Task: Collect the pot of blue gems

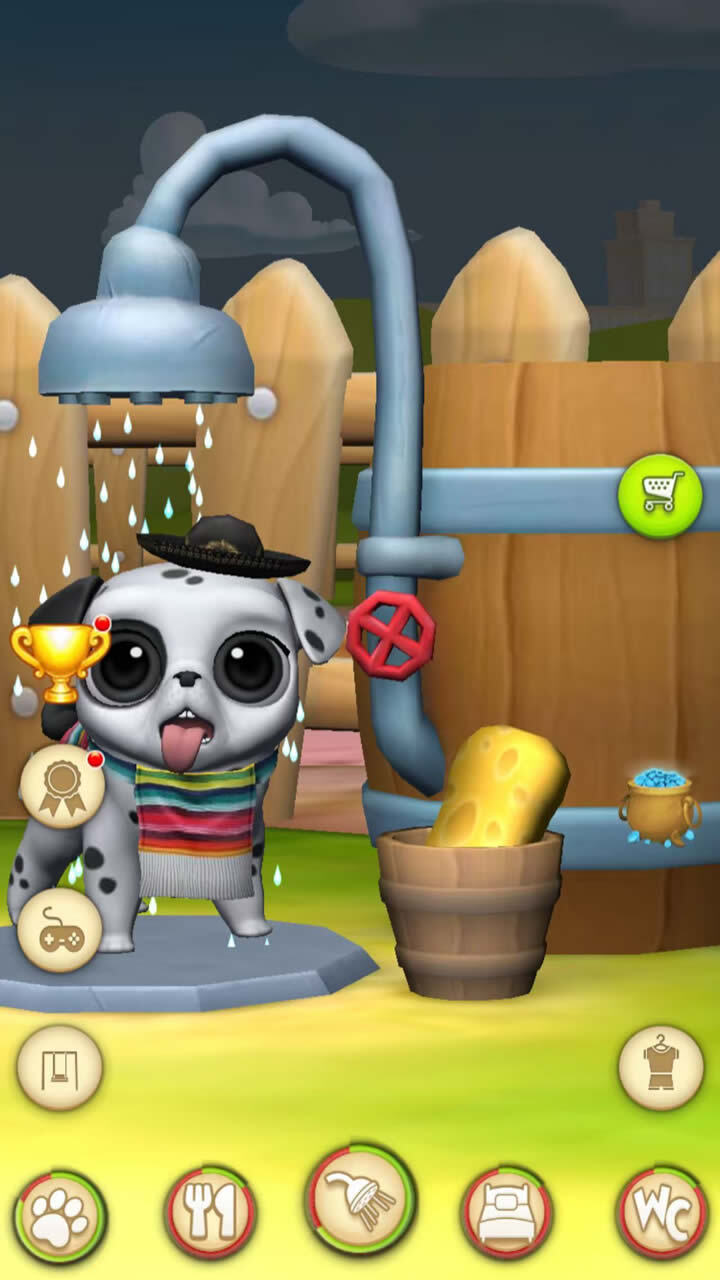Action: [x=660, y=804]
